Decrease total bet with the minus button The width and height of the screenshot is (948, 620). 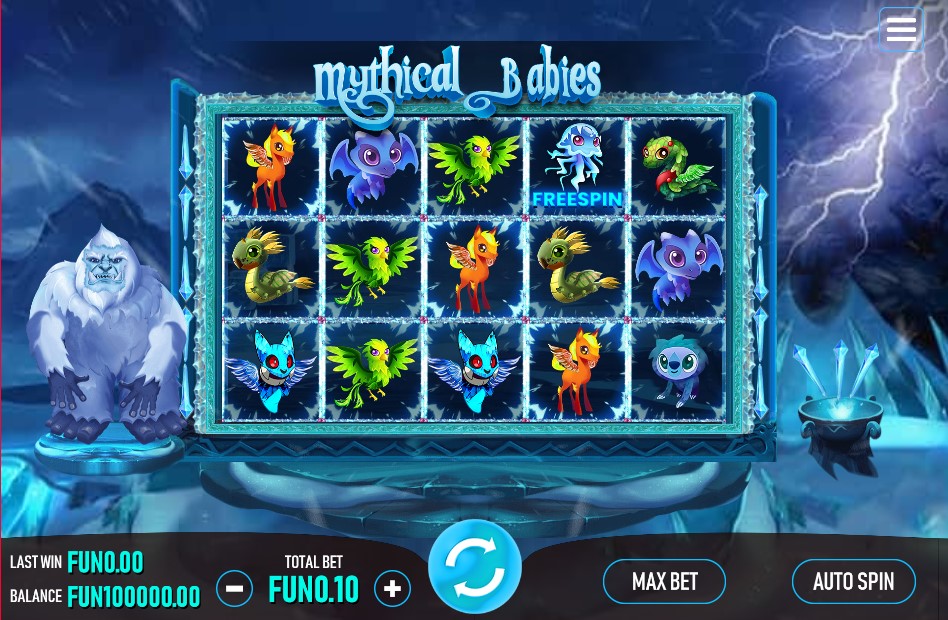[x=234, y=589]
